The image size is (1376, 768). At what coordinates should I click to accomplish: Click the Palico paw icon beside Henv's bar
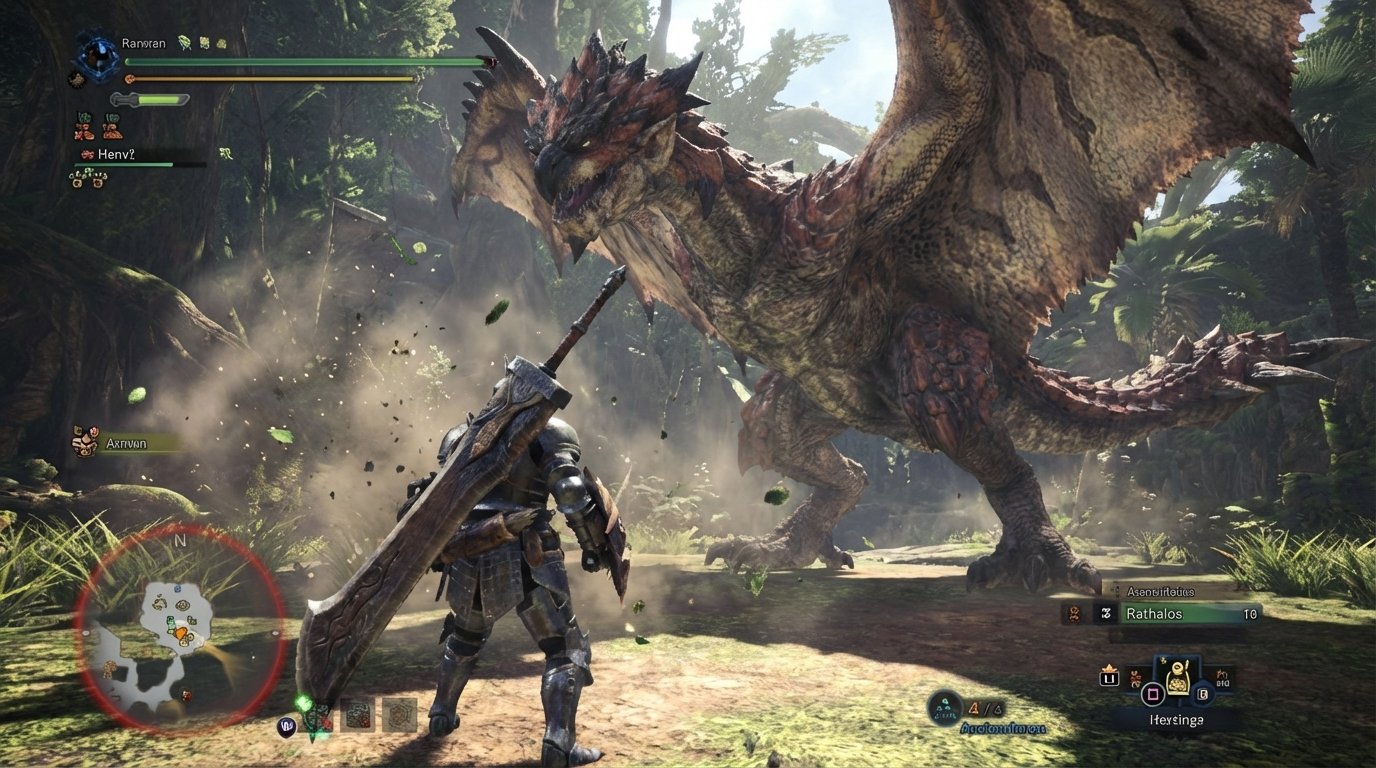tap(88, 154)
